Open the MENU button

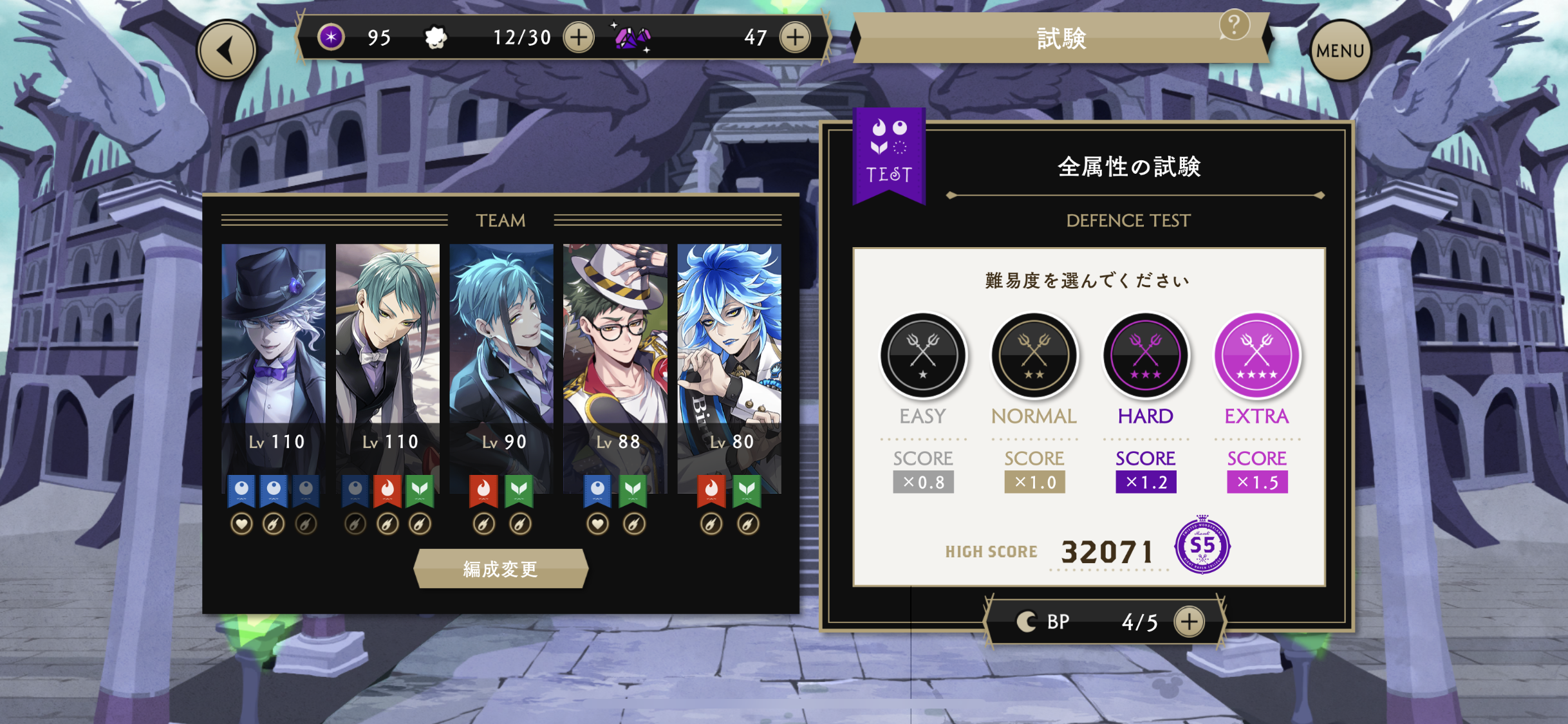point(1340,50)
